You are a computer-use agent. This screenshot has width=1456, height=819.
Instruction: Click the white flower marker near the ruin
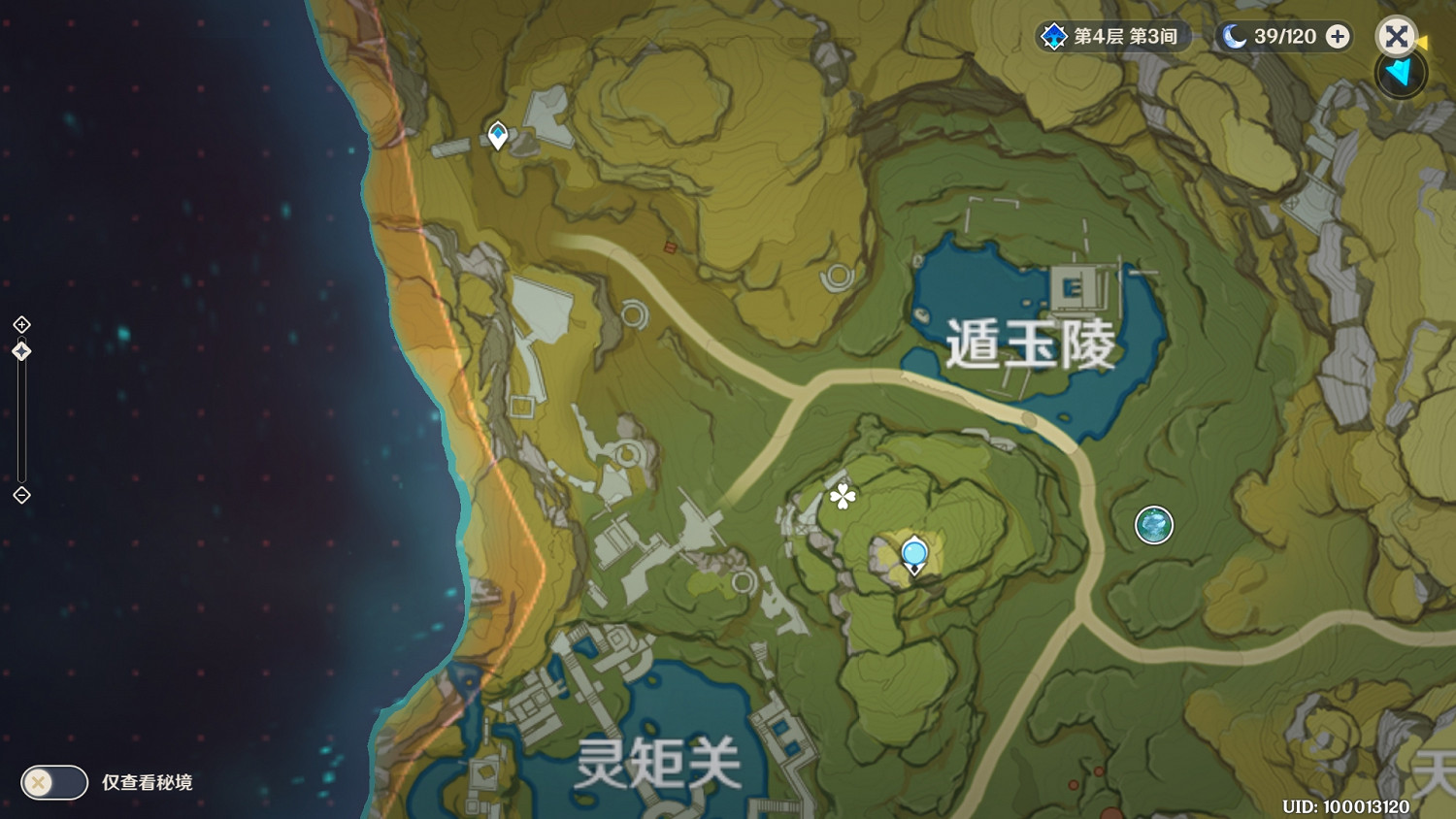click(841, 495)
